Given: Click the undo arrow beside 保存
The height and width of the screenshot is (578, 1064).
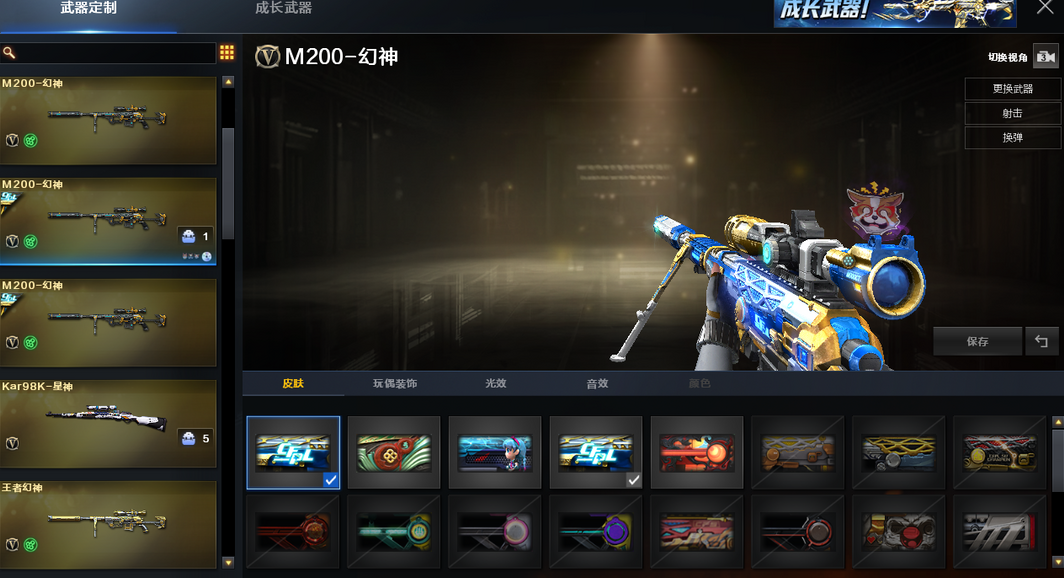Looking at the screenshot, I should coord(1041,342).
